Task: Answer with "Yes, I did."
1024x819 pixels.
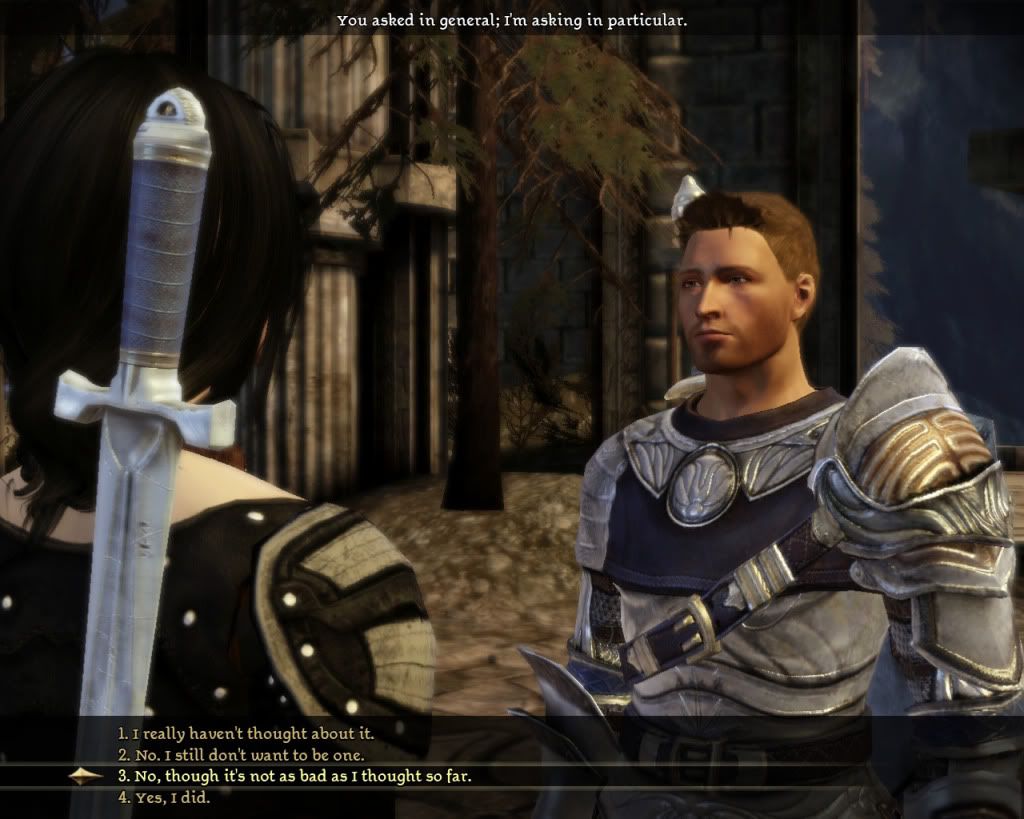Action: click(165, 797)
